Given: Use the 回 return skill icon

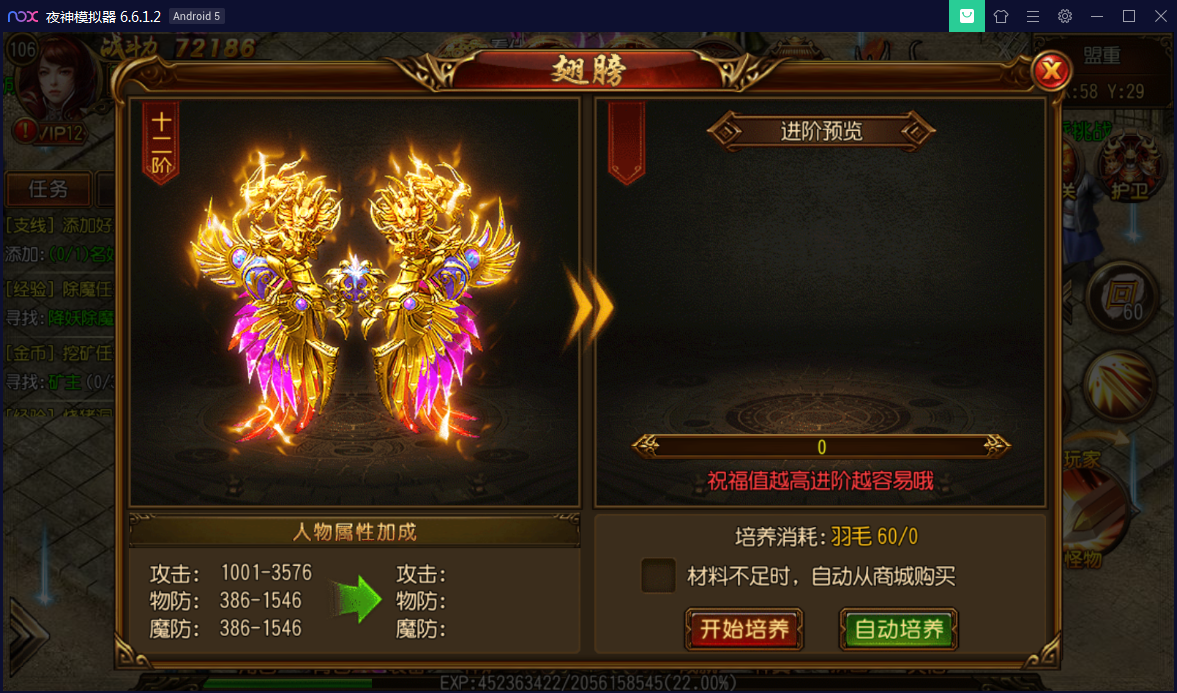Looking at the screenshot, I should pyautogui.click(x=1125, y=294).
